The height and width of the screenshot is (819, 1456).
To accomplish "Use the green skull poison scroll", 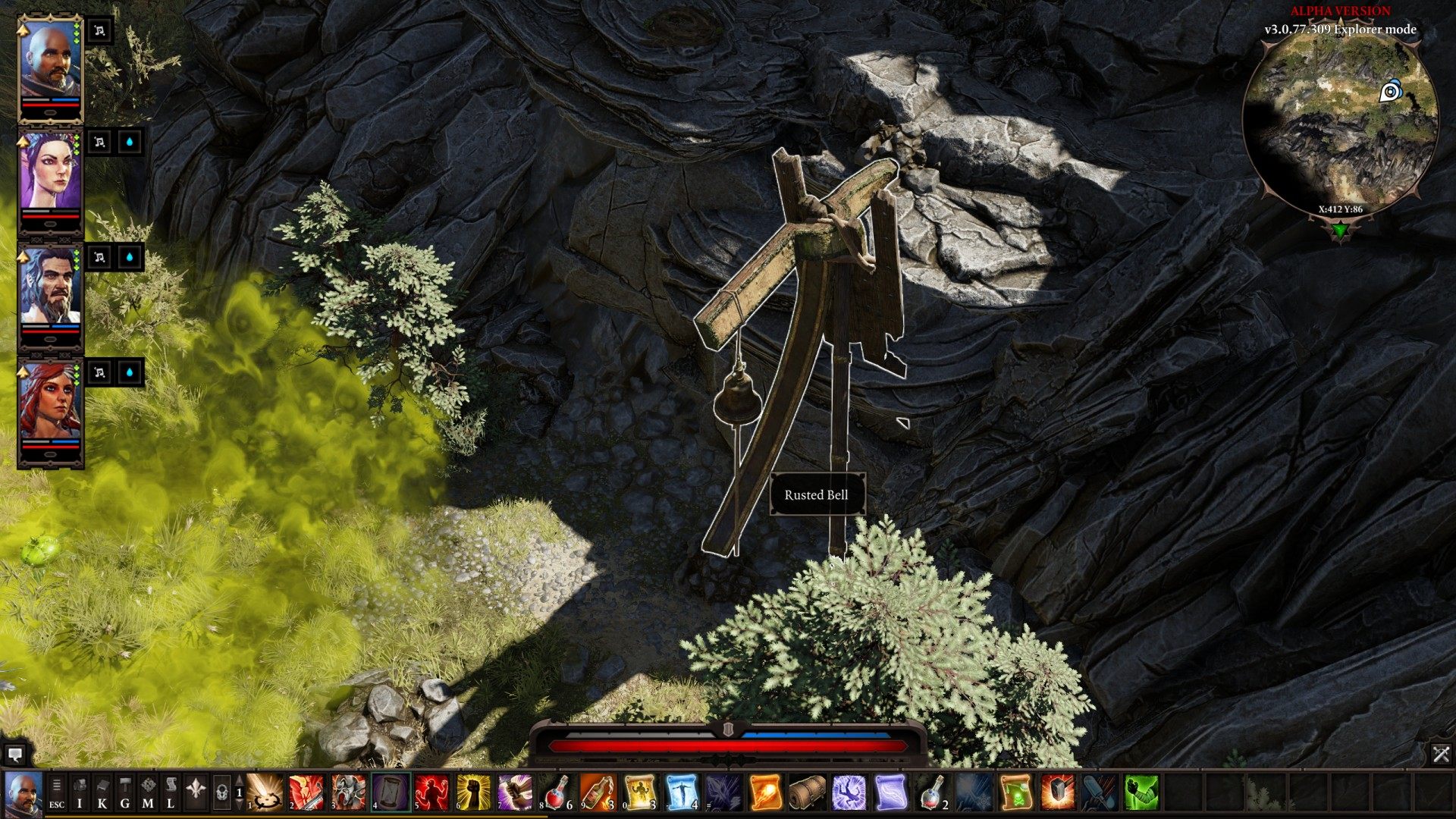I will click(1015, 792).
